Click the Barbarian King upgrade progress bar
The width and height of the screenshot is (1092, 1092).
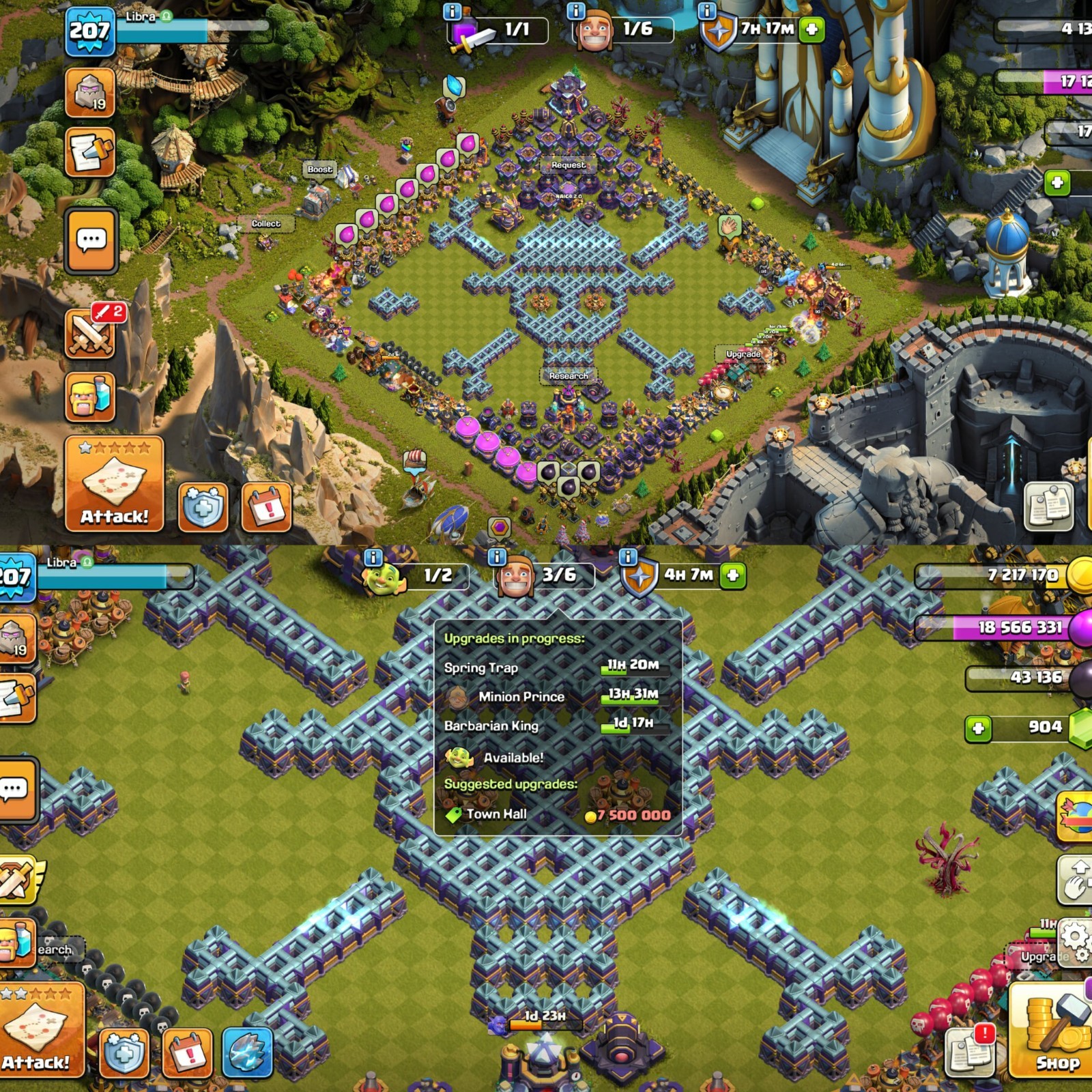click(x=635, y=728)
